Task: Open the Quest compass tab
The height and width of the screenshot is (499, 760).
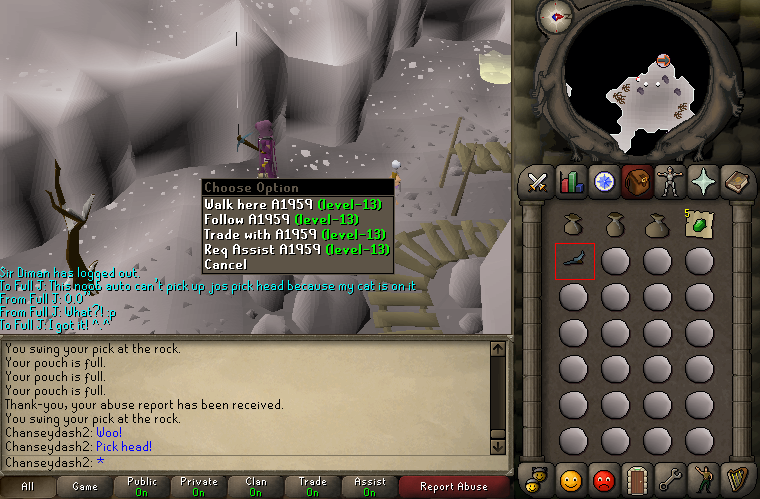Action: point(604,181)
